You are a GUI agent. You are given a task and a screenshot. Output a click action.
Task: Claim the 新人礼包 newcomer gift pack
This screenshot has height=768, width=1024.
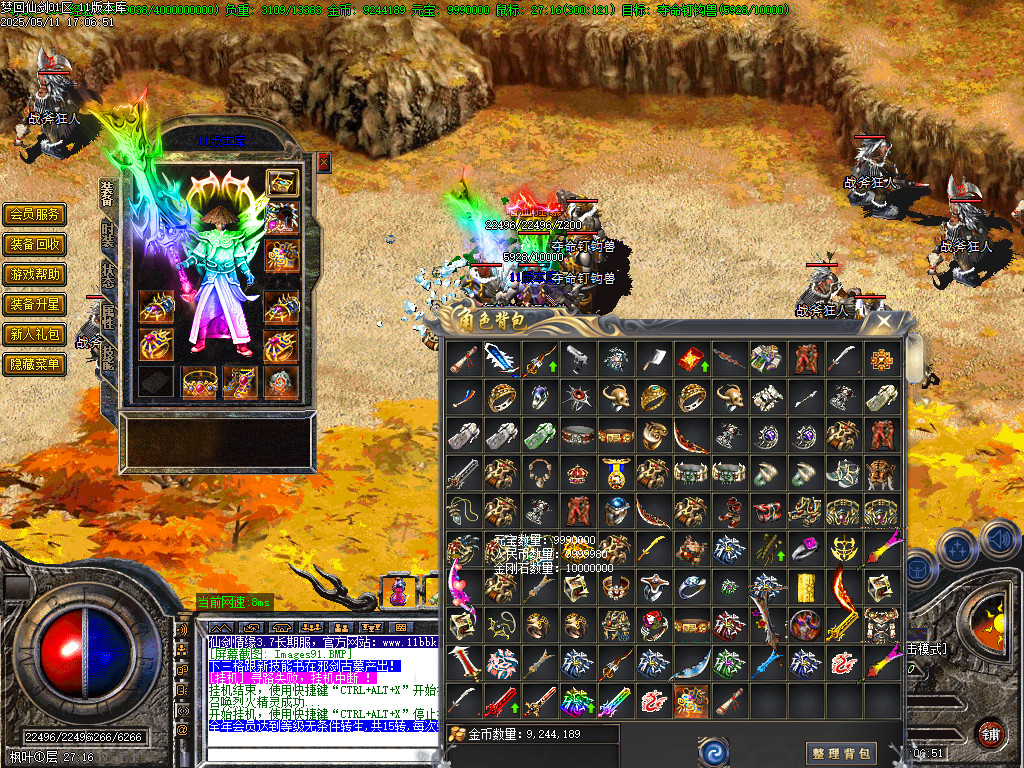pos(35,334)
